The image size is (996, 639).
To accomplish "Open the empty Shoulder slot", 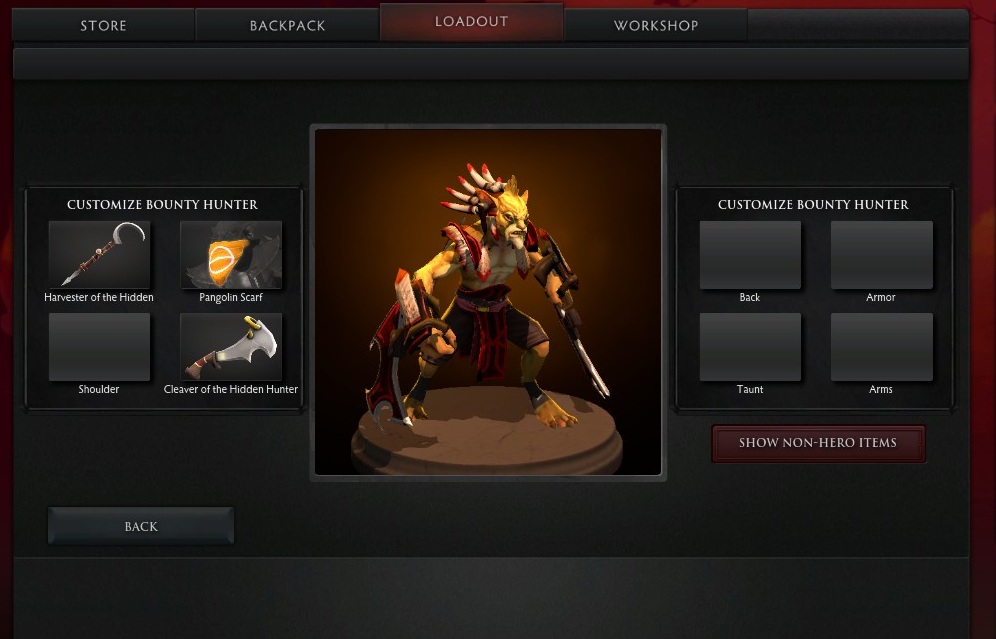I will click(x=99, y=347).
